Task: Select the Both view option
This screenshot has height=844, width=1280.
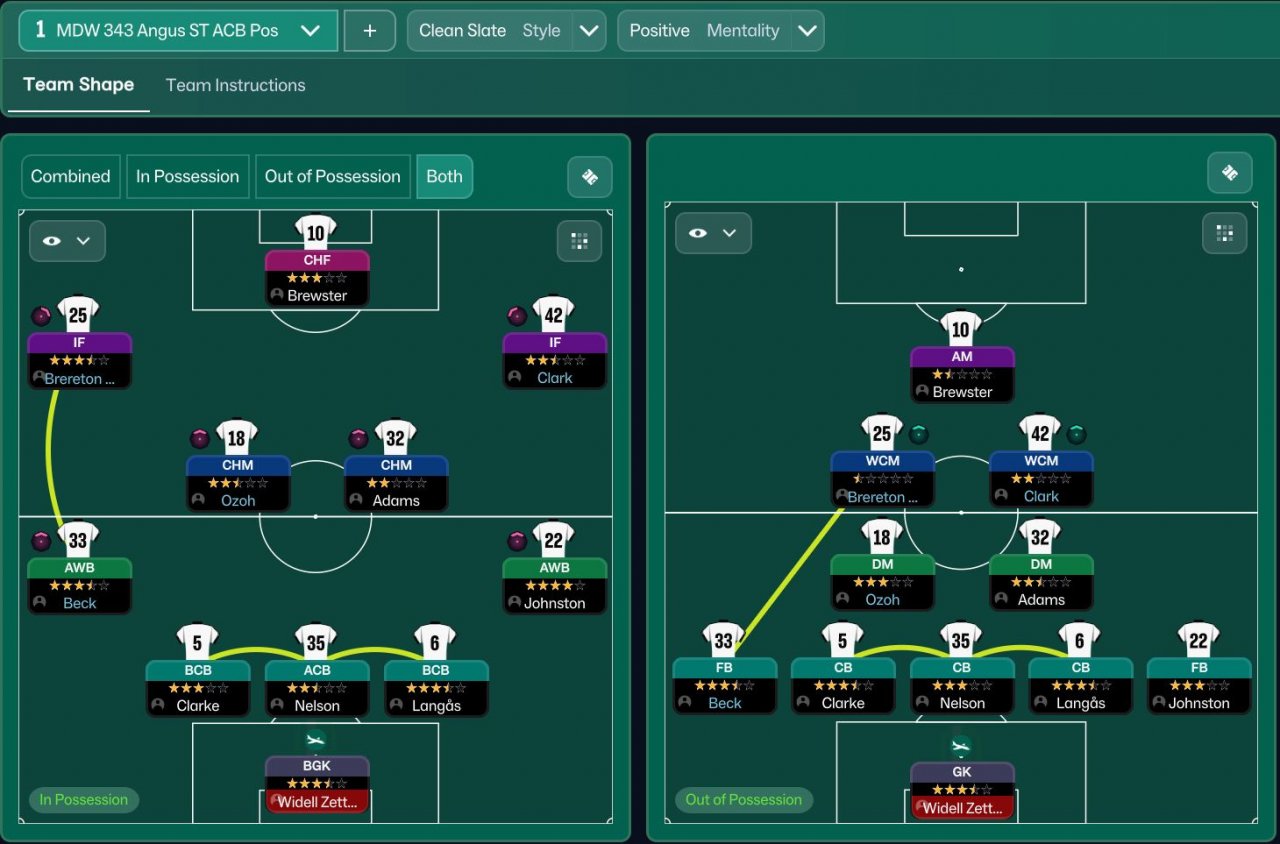Action: [444, 176]
